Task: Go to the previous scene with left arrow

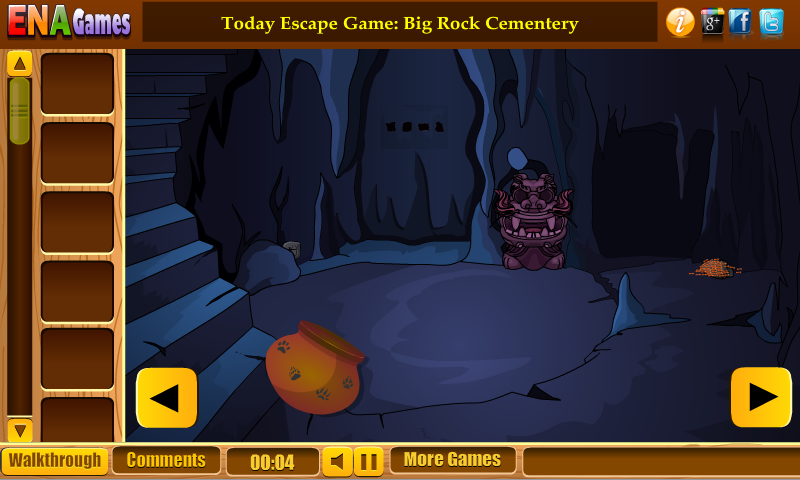Action: coord(166,398)
